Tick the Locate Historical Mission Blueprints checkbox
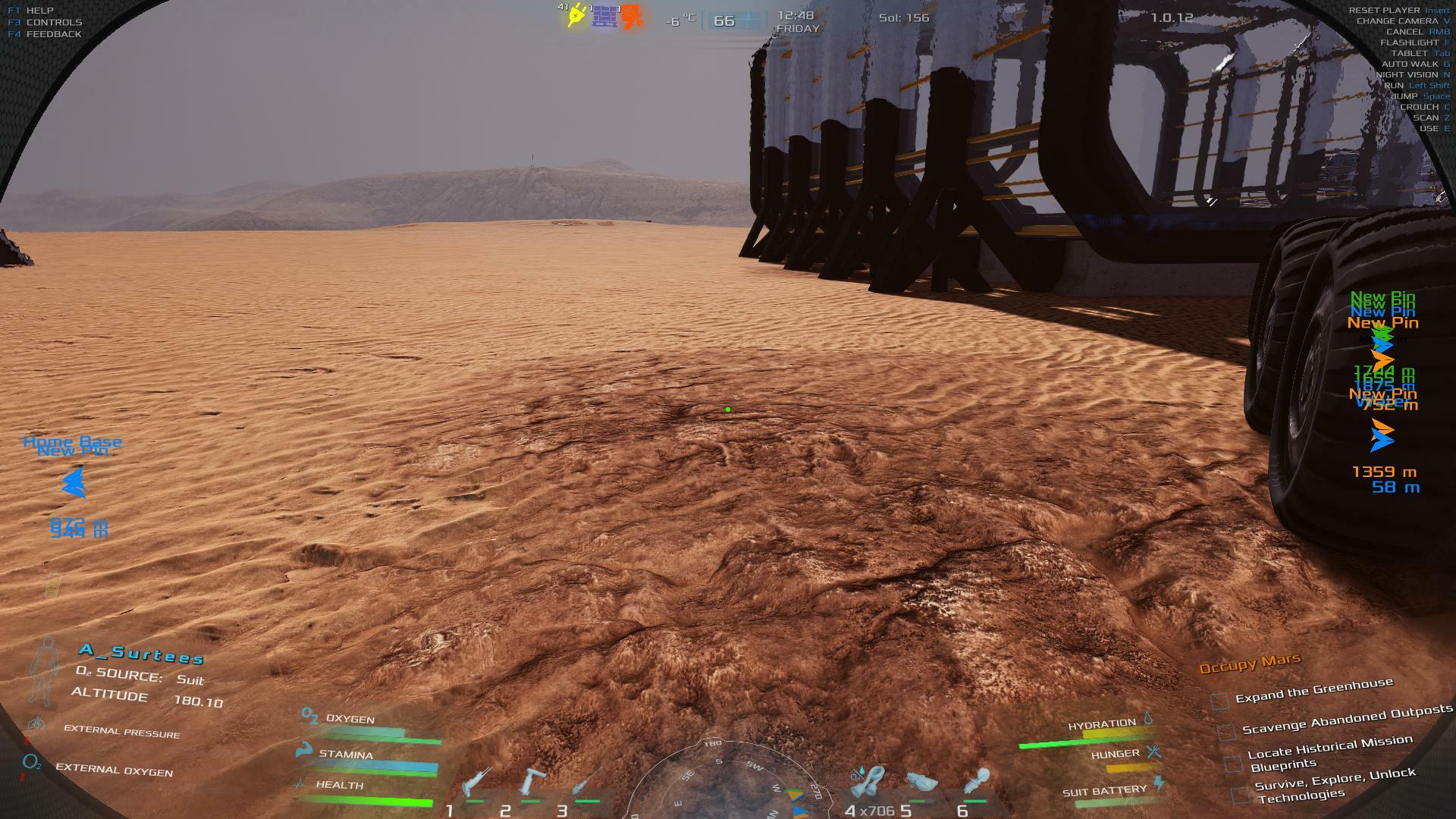 coord(1234,761)
